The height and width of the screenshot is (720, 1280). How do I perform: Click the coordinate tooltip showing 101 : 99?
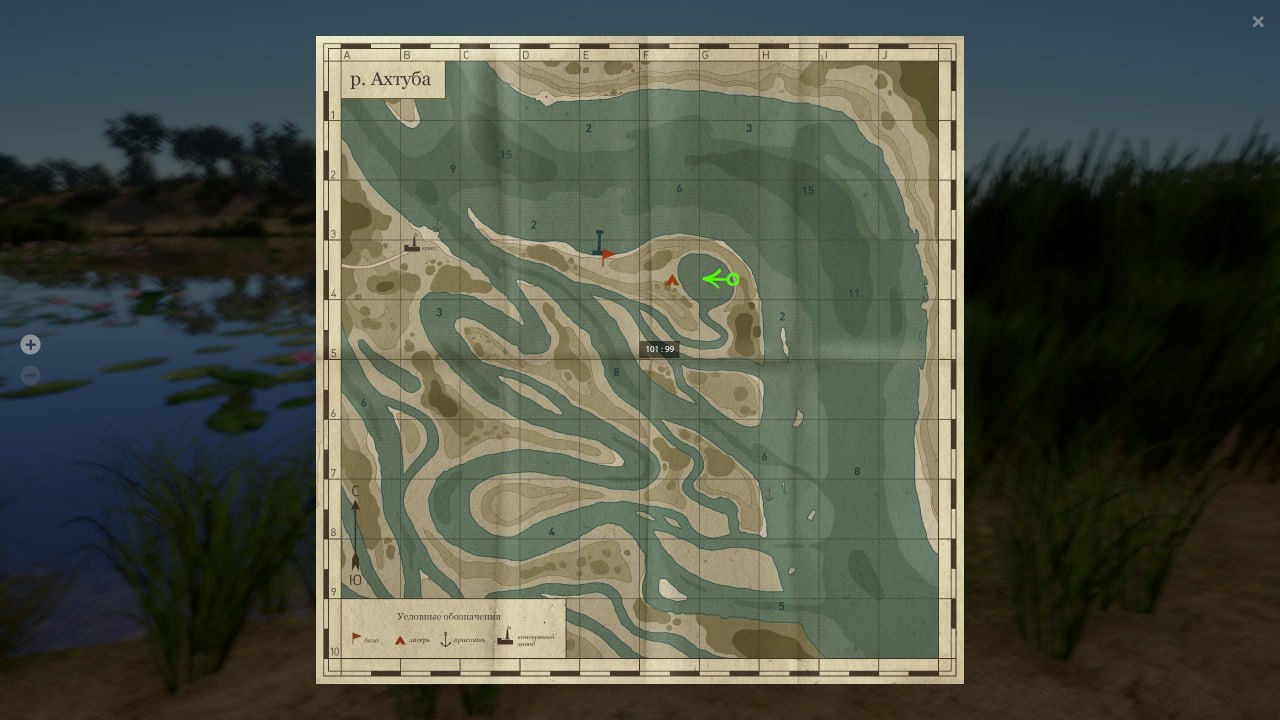tap(660, 349)
